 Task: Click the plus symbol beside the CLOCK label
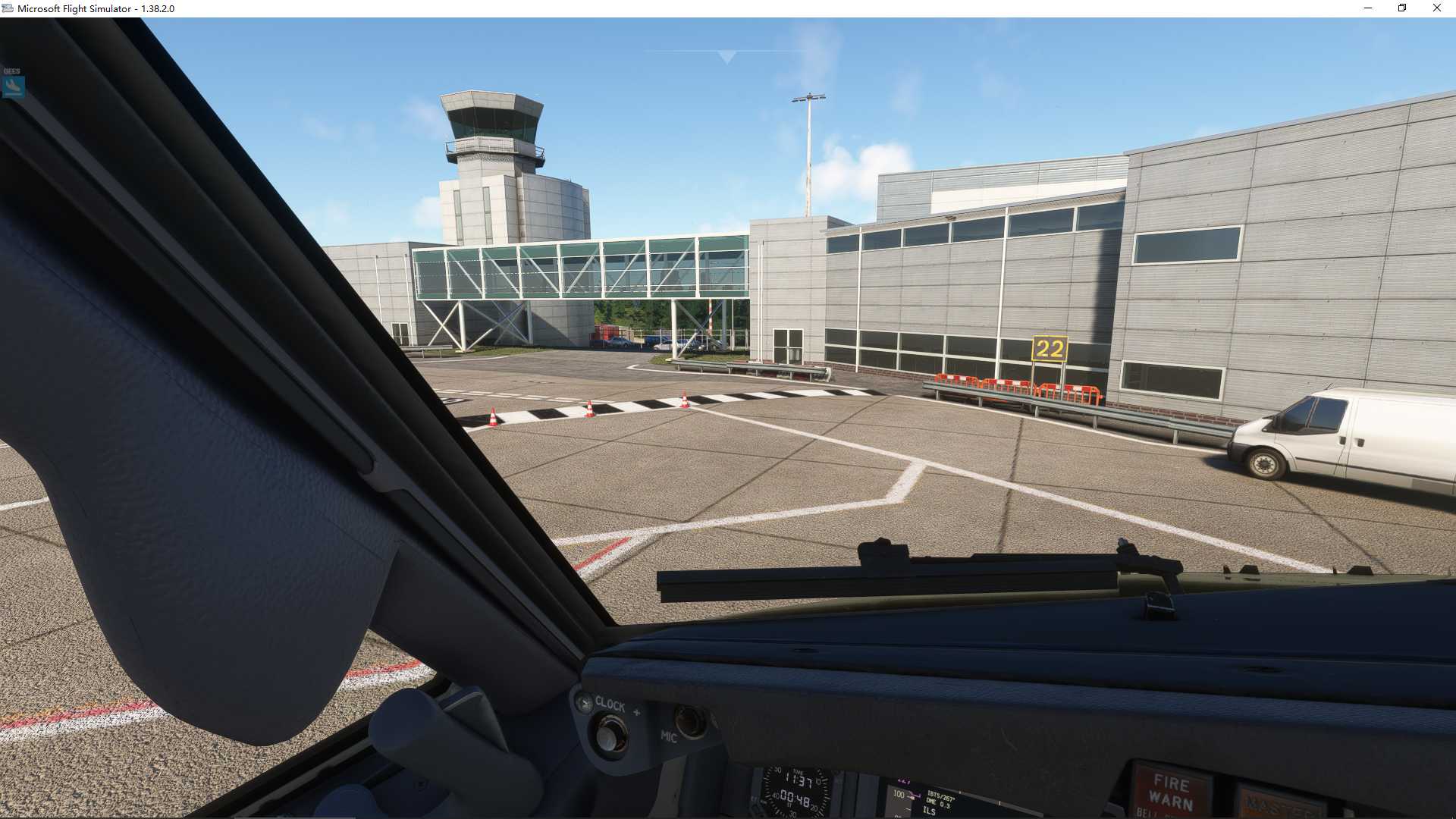pyautogui.click(x=637, y=711)
